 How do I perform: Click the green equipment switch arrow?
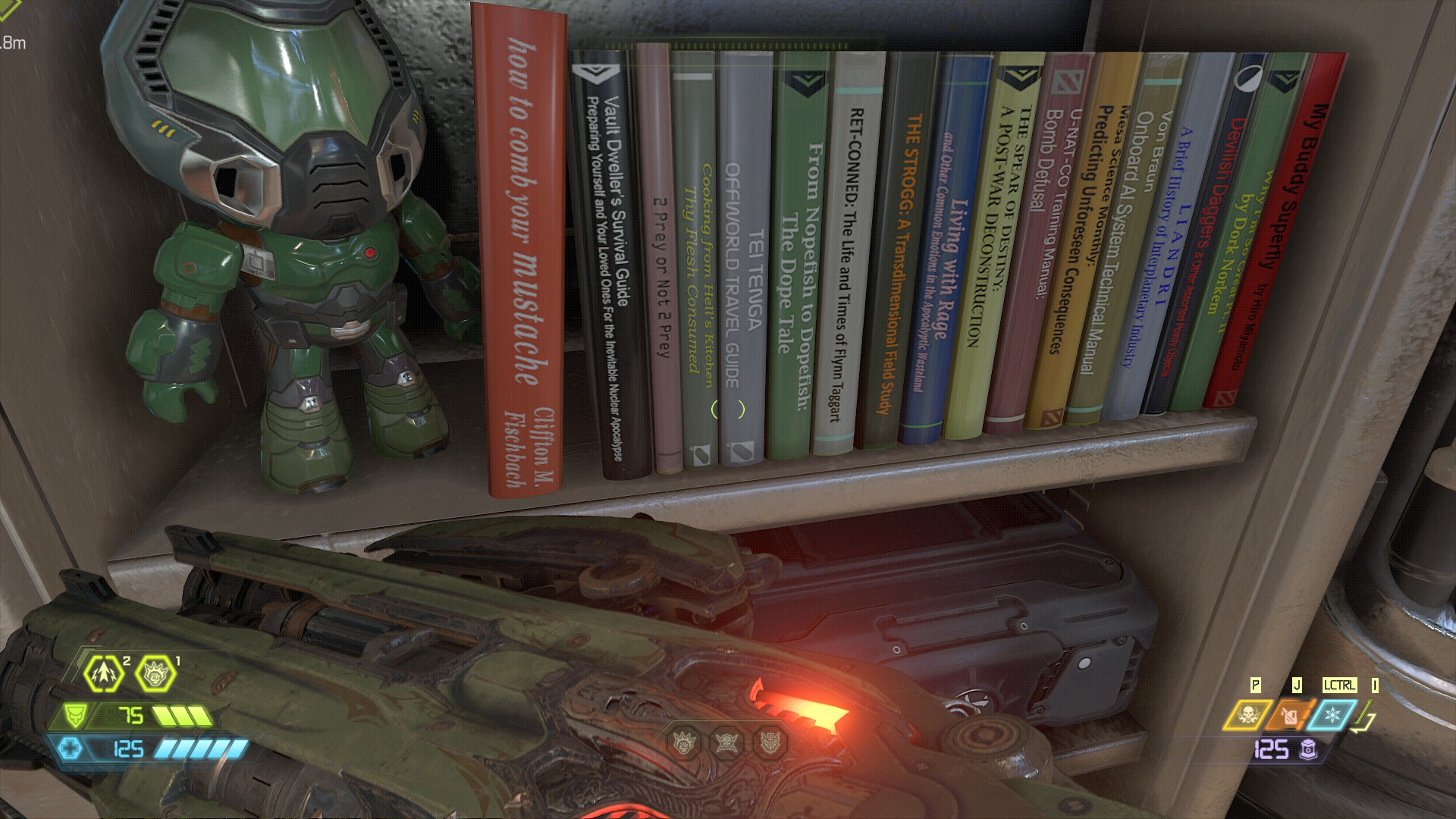tap(1367, 716)
